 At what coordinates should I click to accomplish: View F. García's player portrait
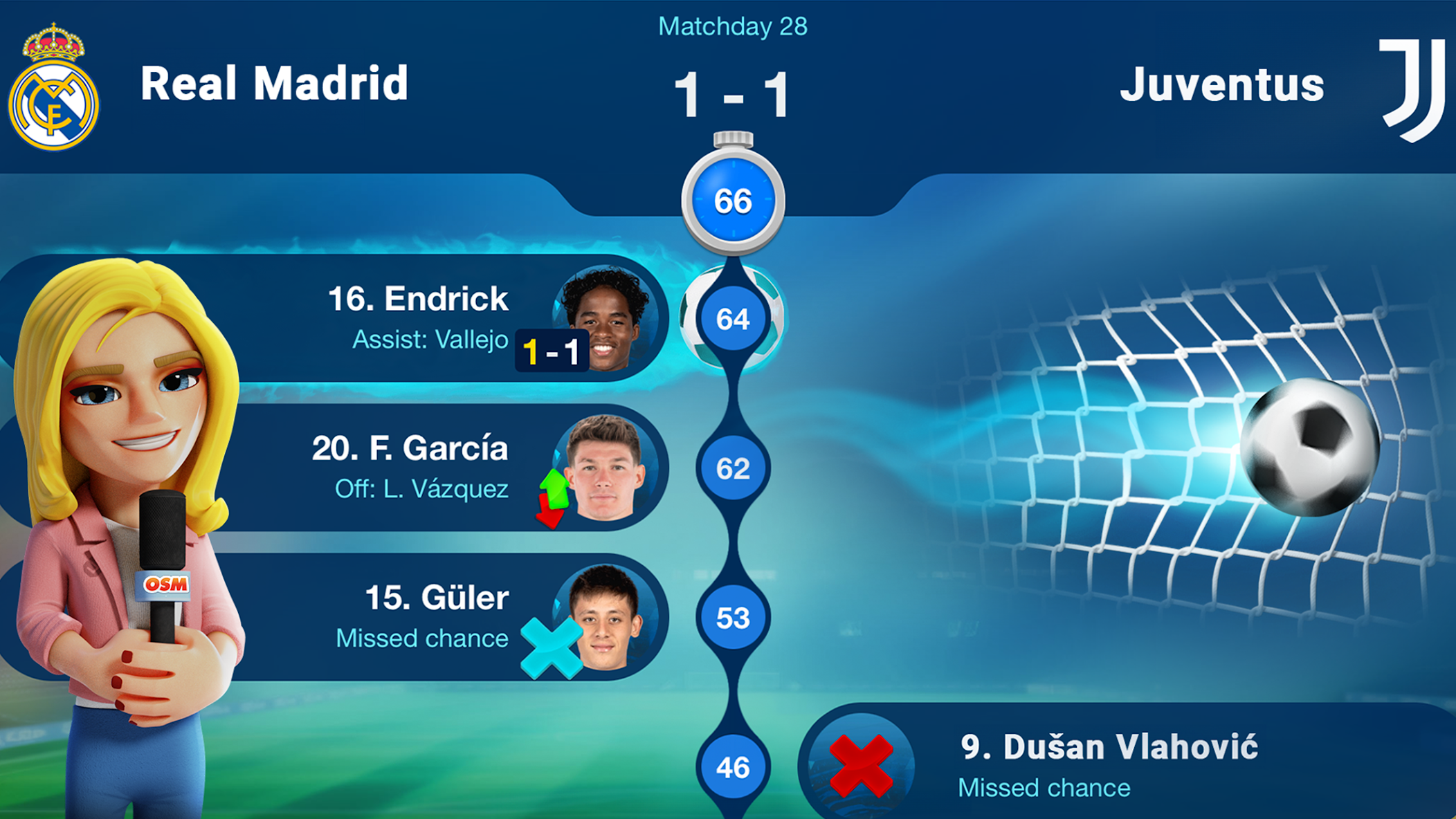click(606, 468)
